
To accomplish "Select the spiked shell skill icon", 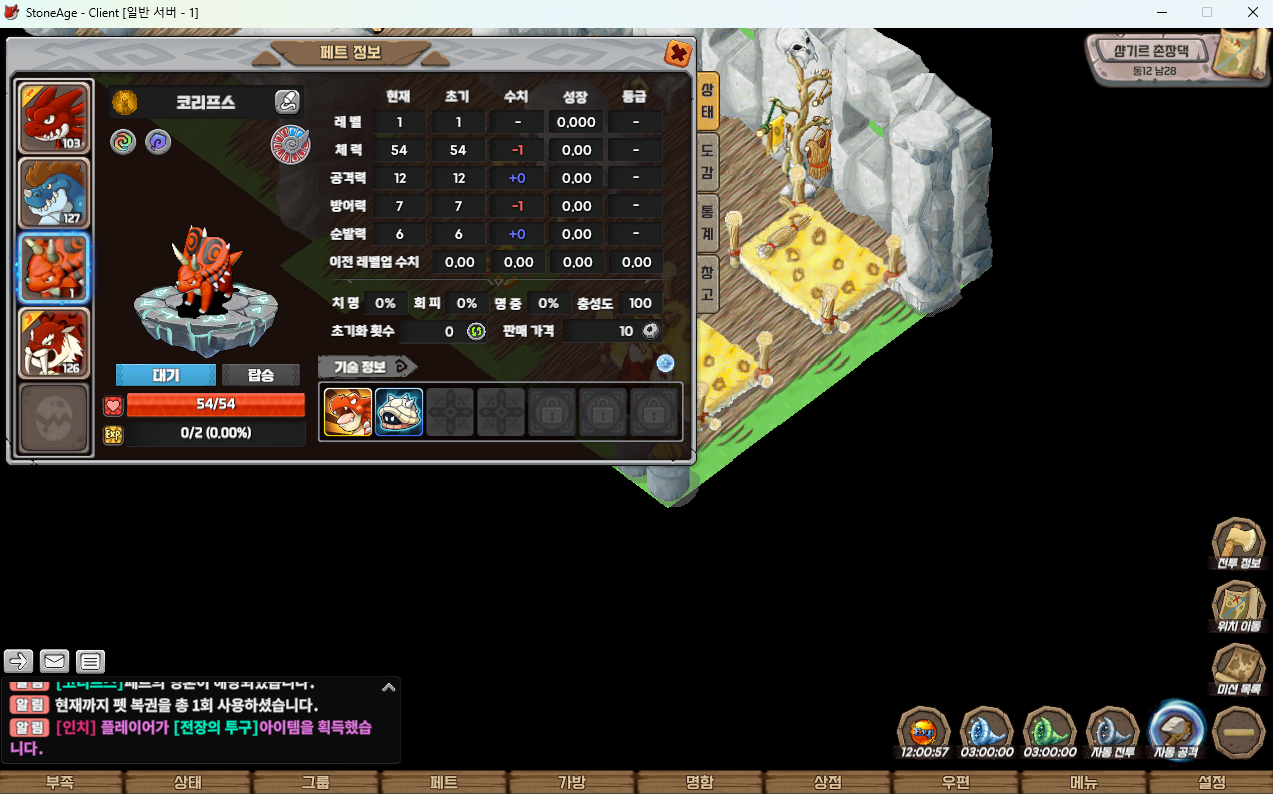I will pyautogui.click(x=399, y=412).
